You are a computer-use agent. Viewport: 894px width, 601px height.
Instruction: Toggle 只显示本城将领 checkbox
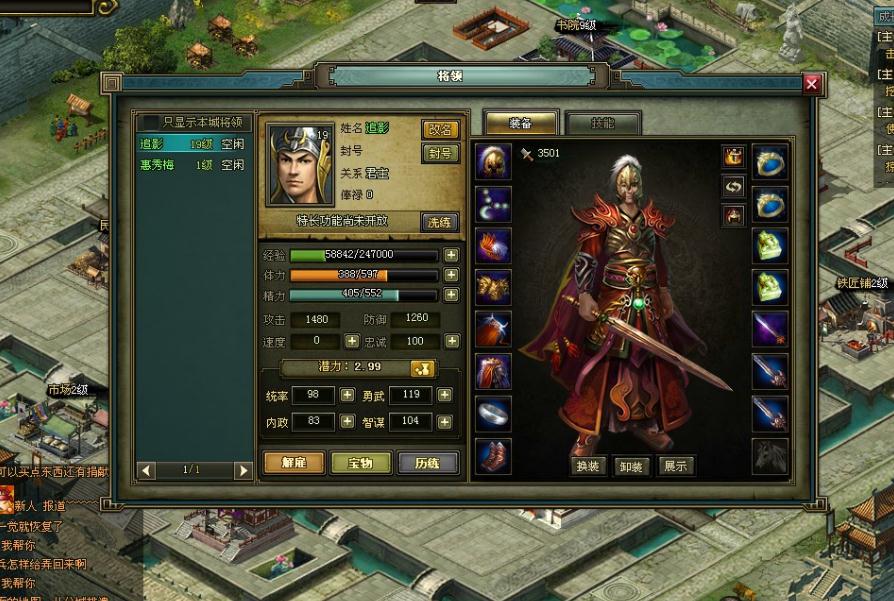[x=152, y=122]
